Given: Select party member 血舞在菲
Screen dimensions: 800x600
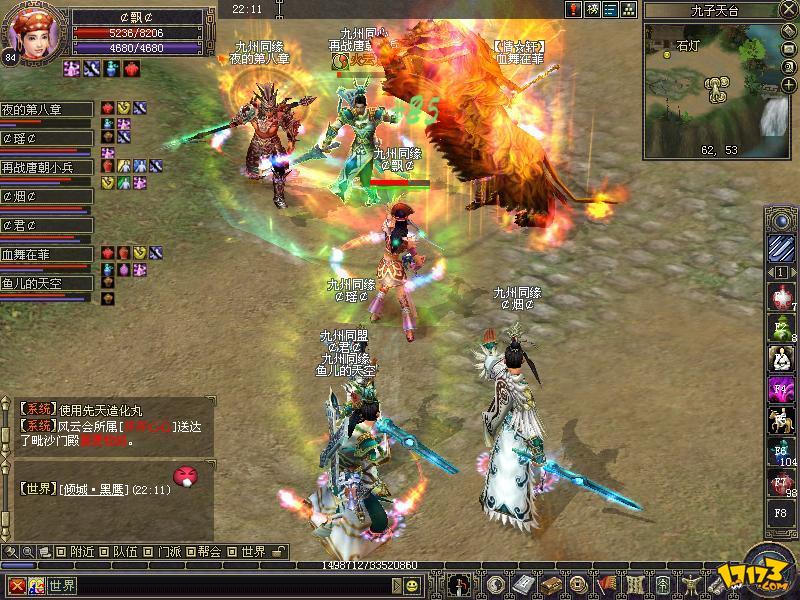Looking at the screenshot, I should pyautogui.click(x=46, y=255).
